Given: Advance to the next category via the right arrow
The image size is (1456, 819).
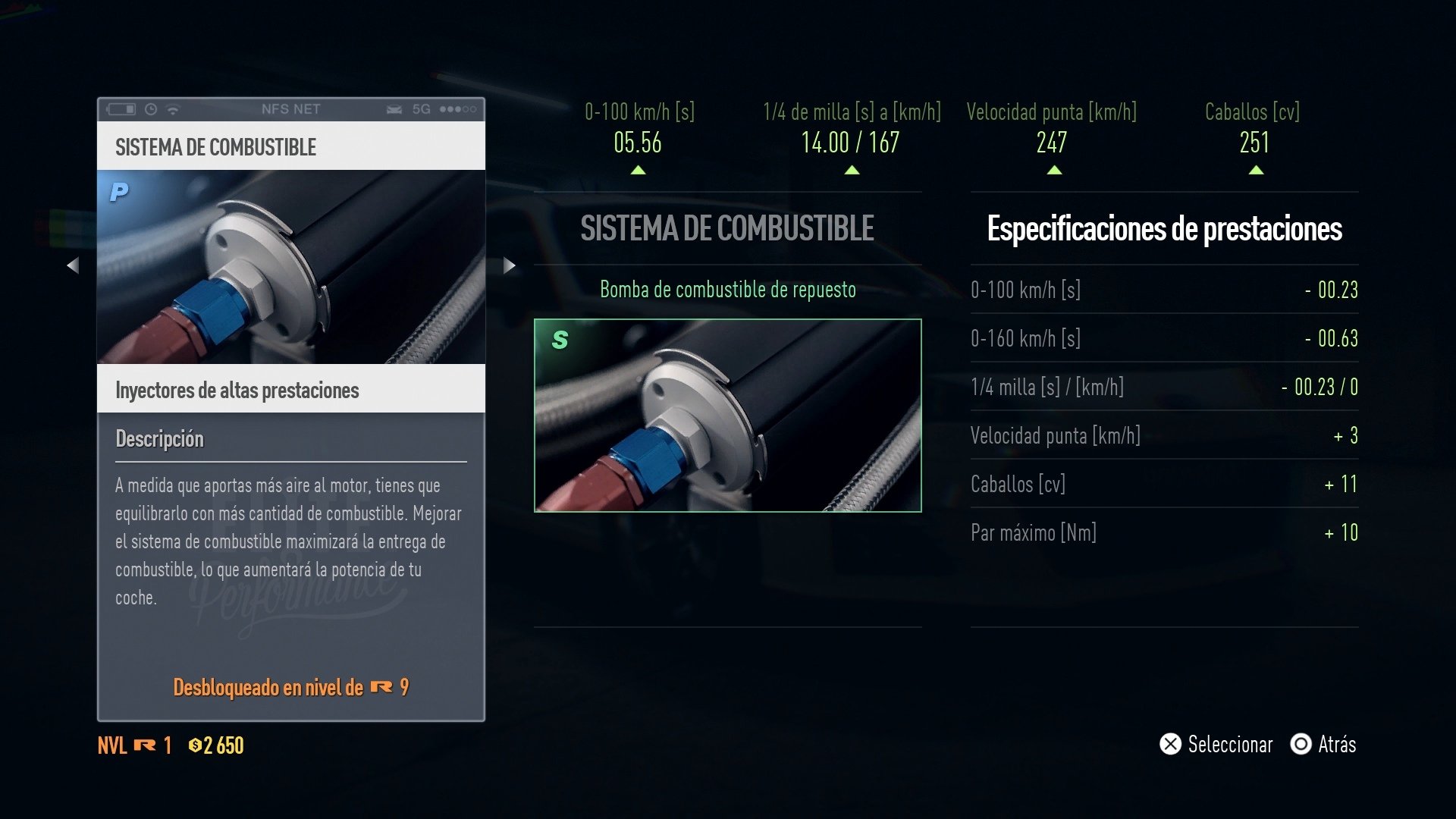Looking at the screenshot, I should tap(507, 265).
